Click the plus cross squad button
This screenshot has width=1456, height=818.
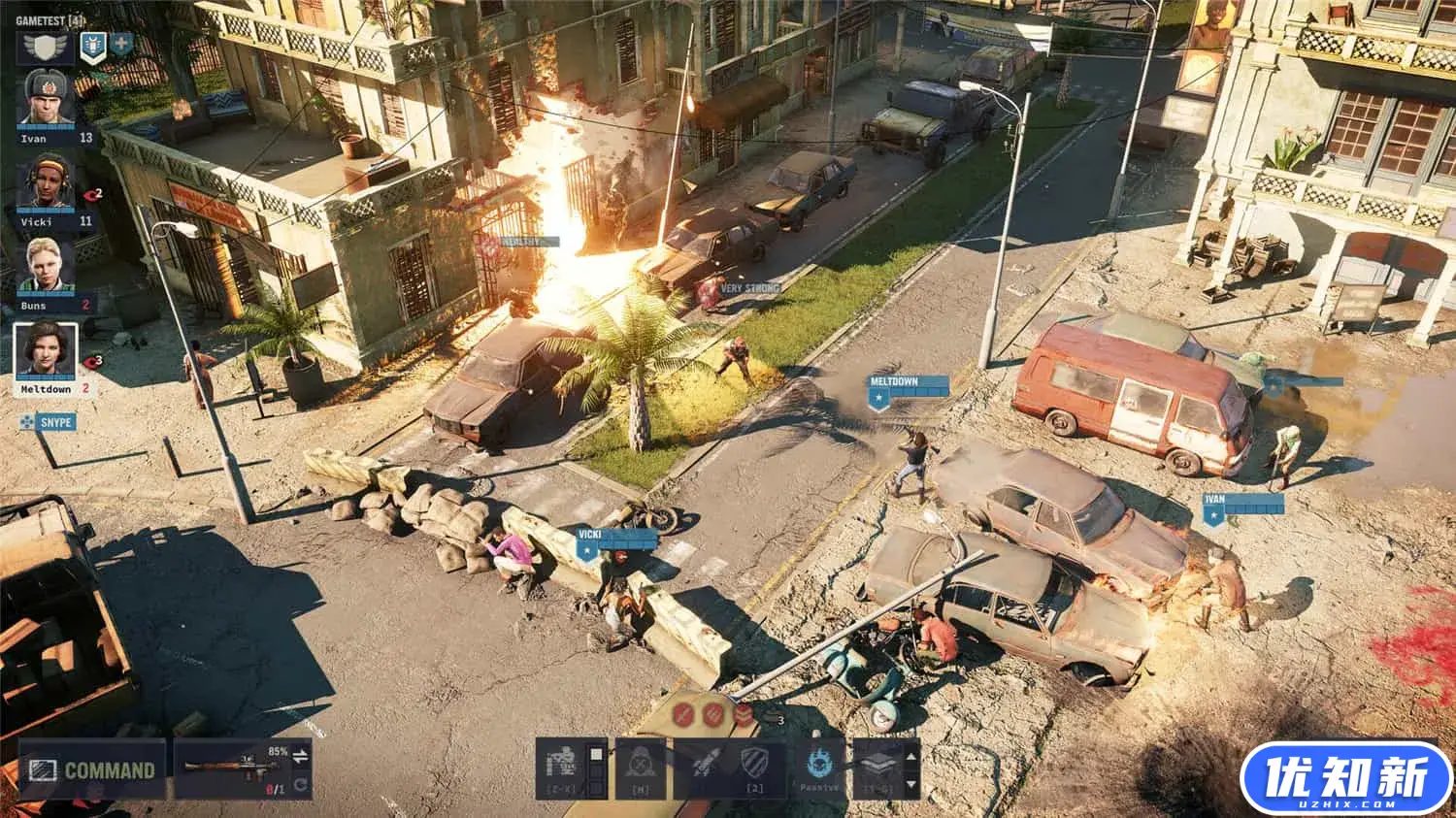[121, 44]
